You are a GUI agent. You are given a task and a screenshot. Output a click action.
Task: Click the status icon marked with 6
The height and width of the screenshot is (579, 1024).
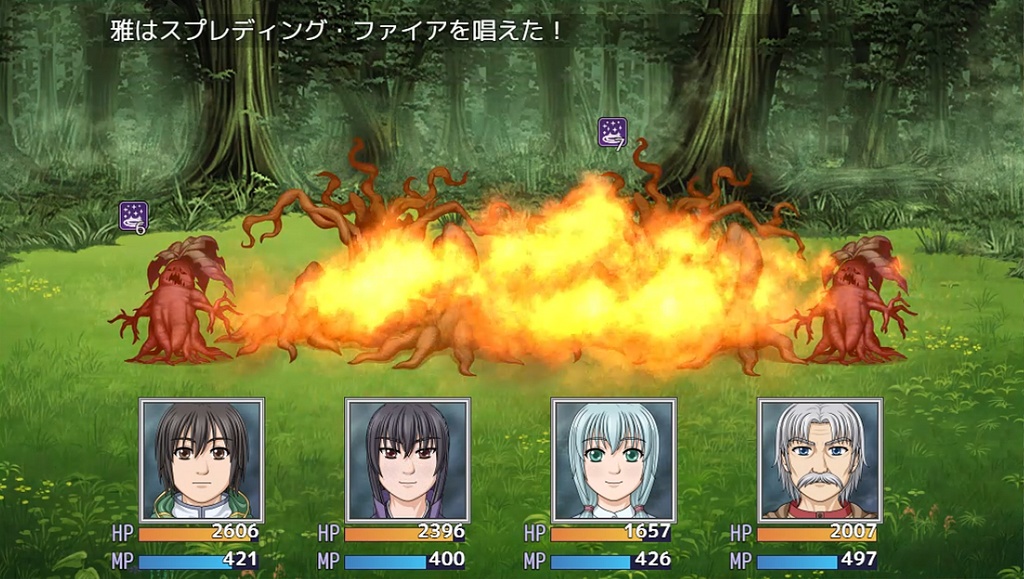click(x=134, y=216)
